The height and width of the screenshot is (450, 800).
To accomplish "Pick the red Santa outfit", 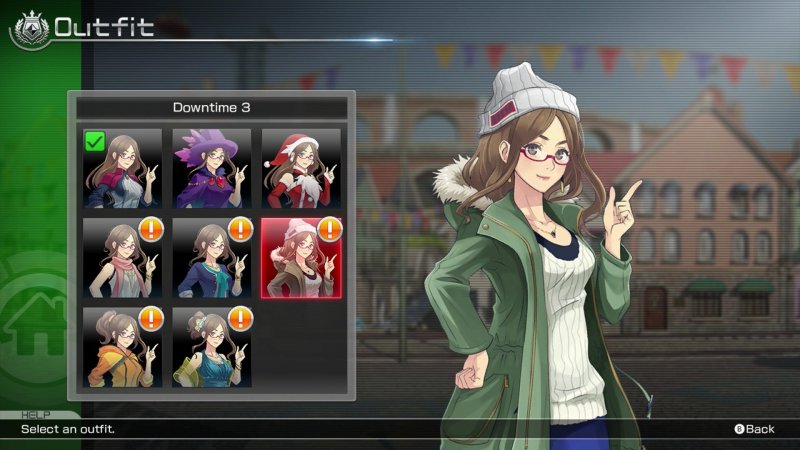I will [301, 168].
